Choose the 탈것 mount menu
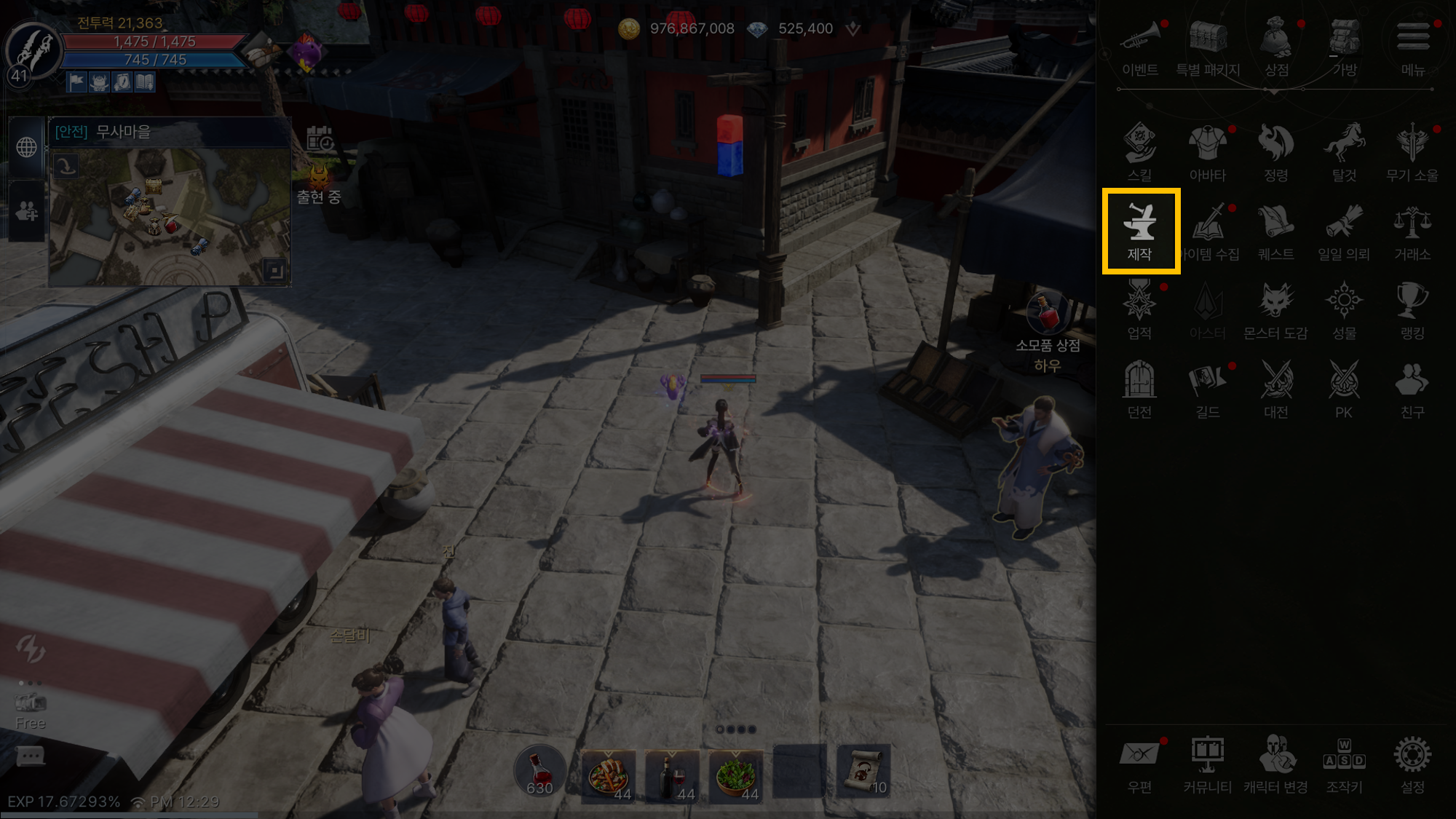The width and height of the screenshot is (1456, 819). point(1344,151)
